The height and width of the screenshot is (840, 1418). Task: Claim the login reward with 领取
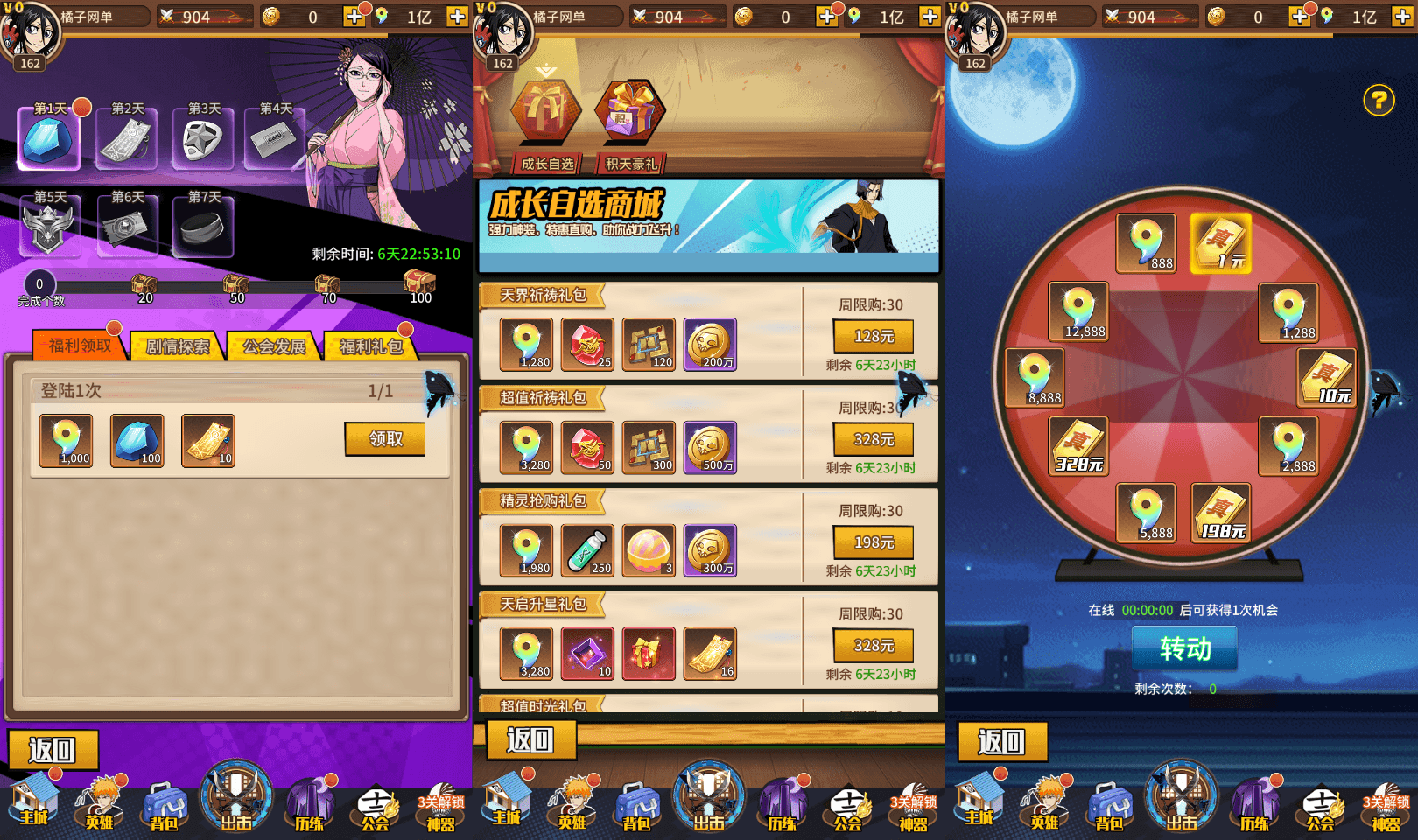[385, 439]
